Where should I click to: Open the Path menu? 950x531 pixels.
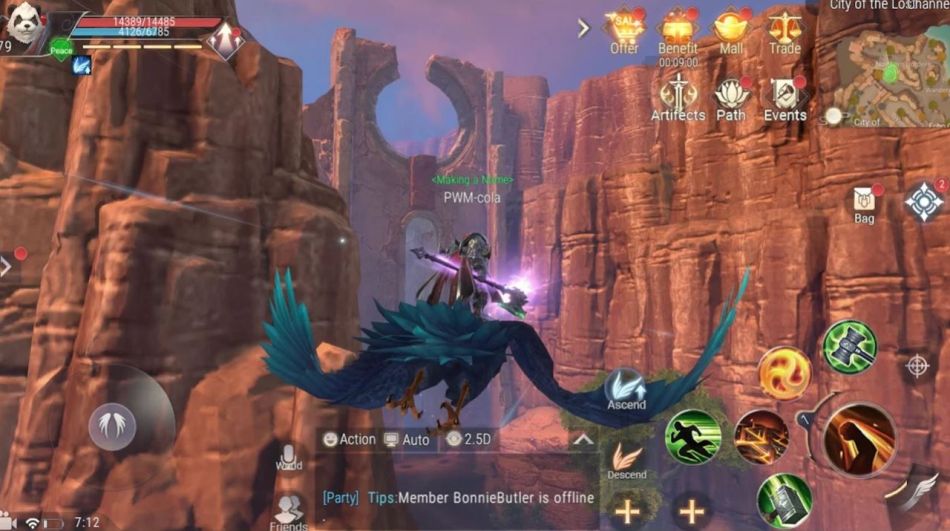point(731,97)
